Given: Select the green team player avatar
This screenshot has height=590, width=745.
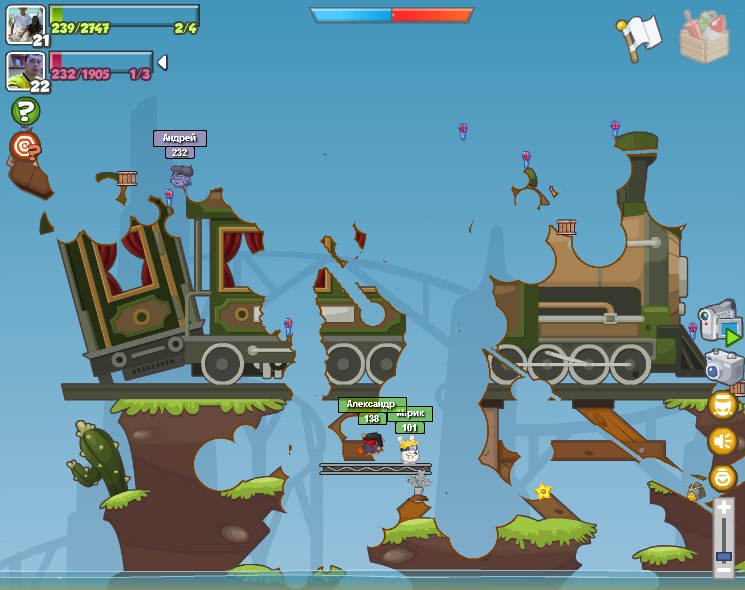Looking at the screenshot, I should tap(24, 24).
